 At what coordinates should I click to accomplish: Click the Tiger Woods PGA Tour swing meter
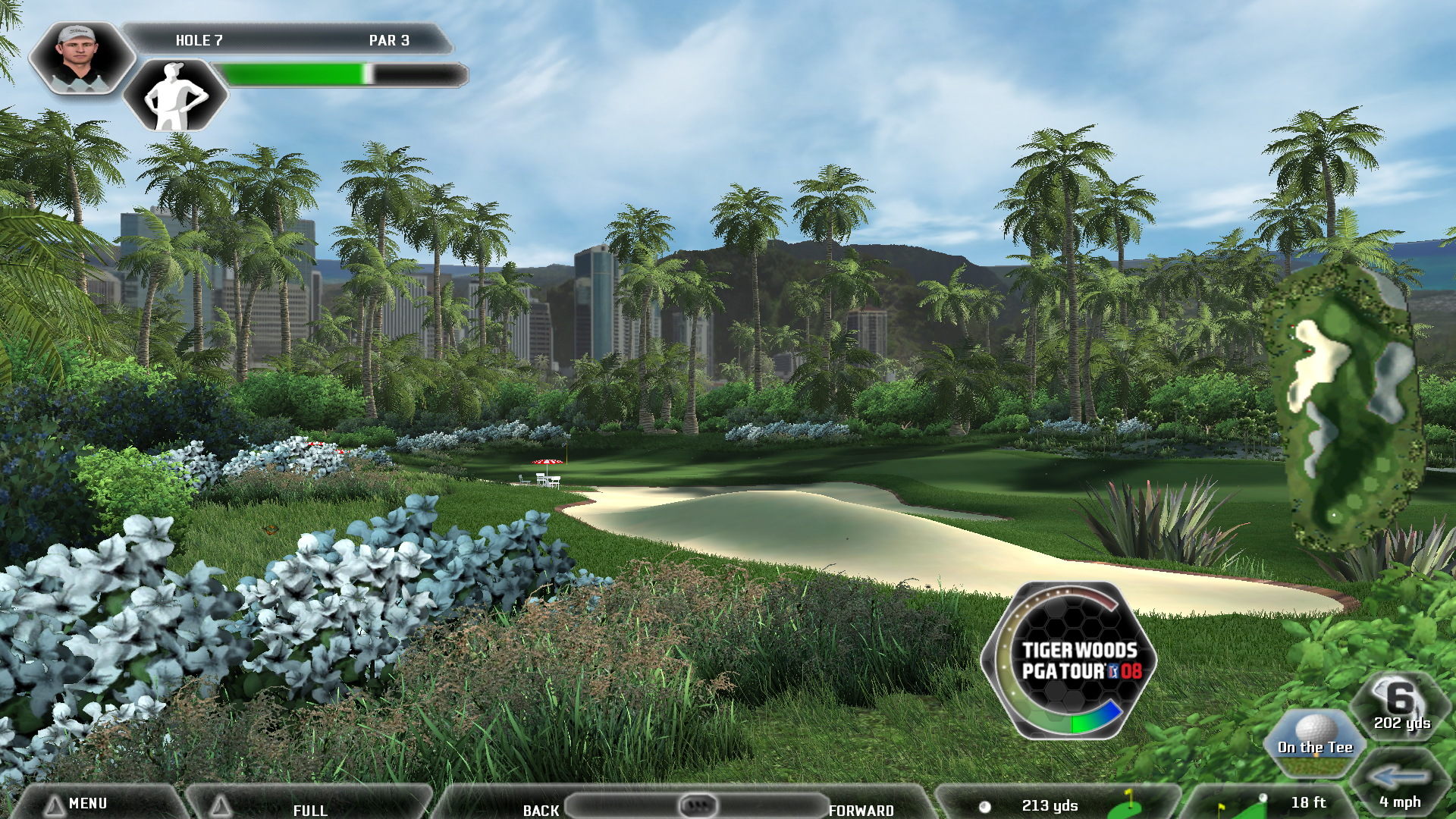(1071, 661)
